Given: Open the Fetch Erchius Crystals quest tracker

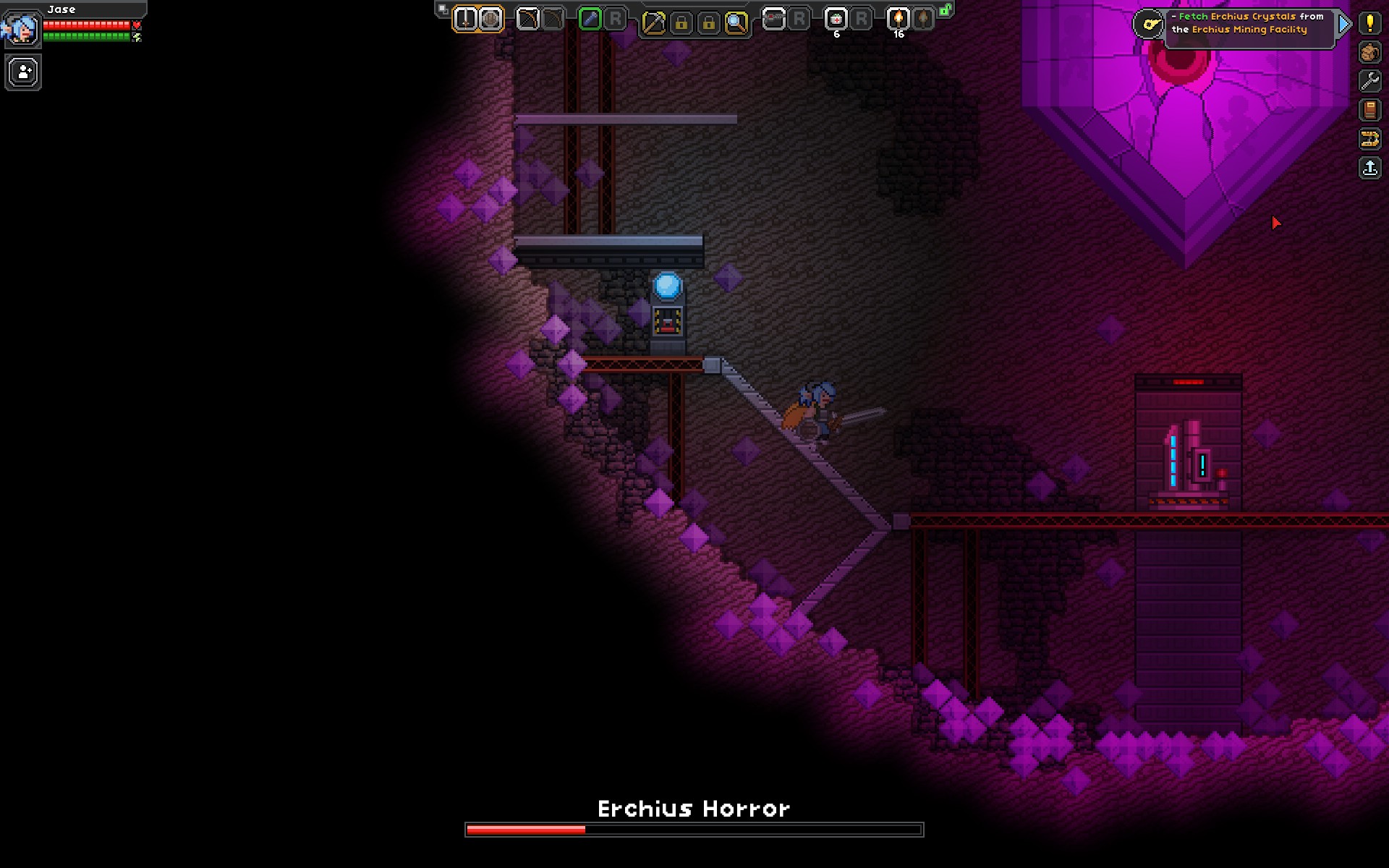Looking at the screenshot, I should tap(1248, 23).
